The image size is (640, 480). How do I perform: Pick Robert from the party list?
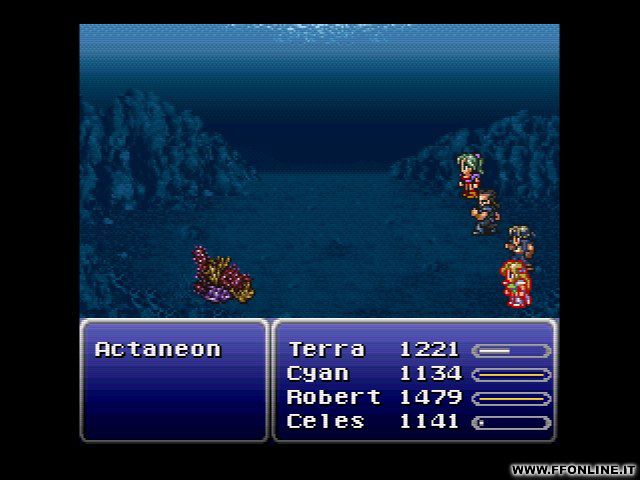click(333, 398)
